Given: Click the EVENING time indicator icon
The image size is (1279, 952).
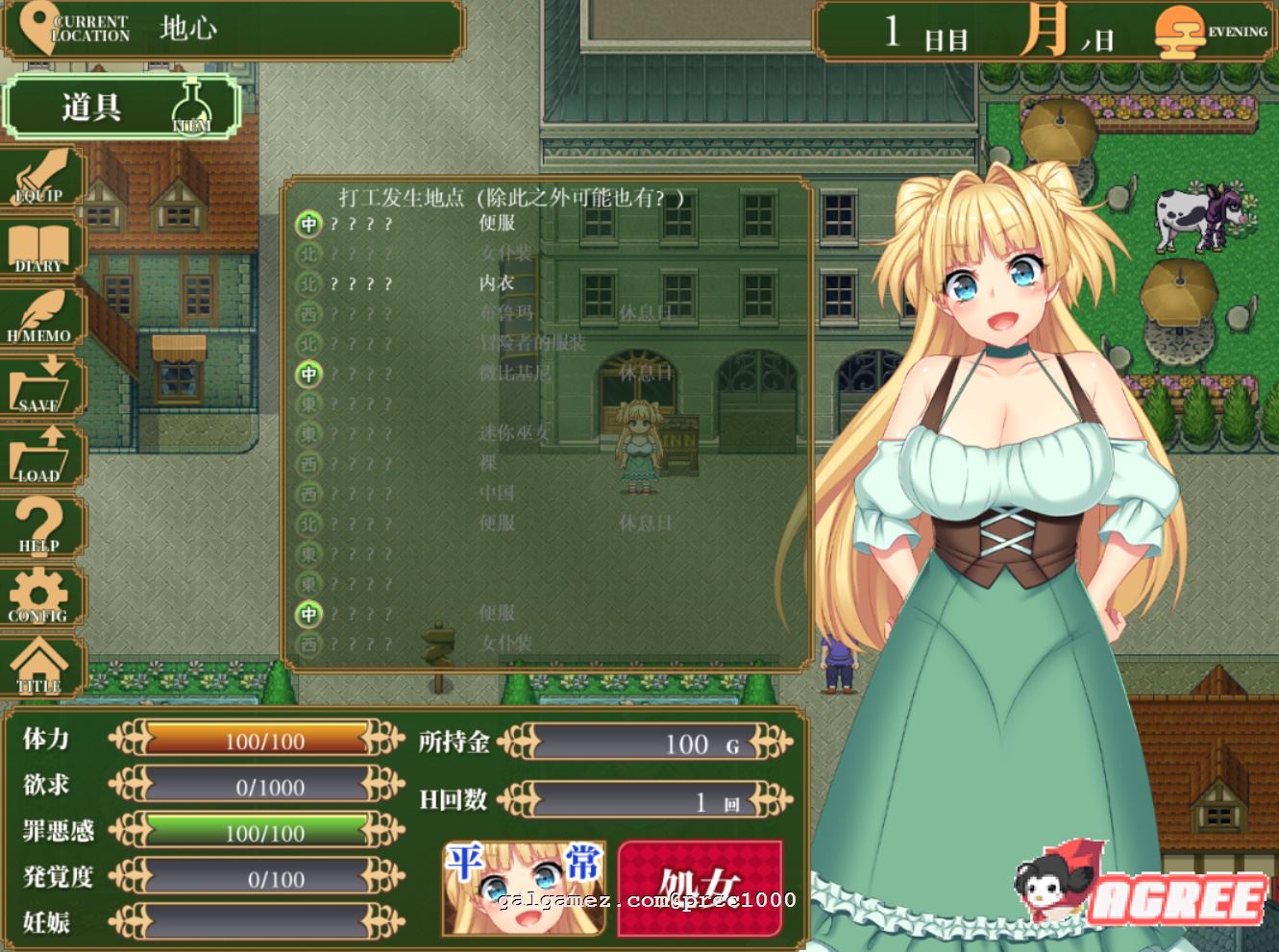Looking at the screenshot, I should (x=1180, y=32).
